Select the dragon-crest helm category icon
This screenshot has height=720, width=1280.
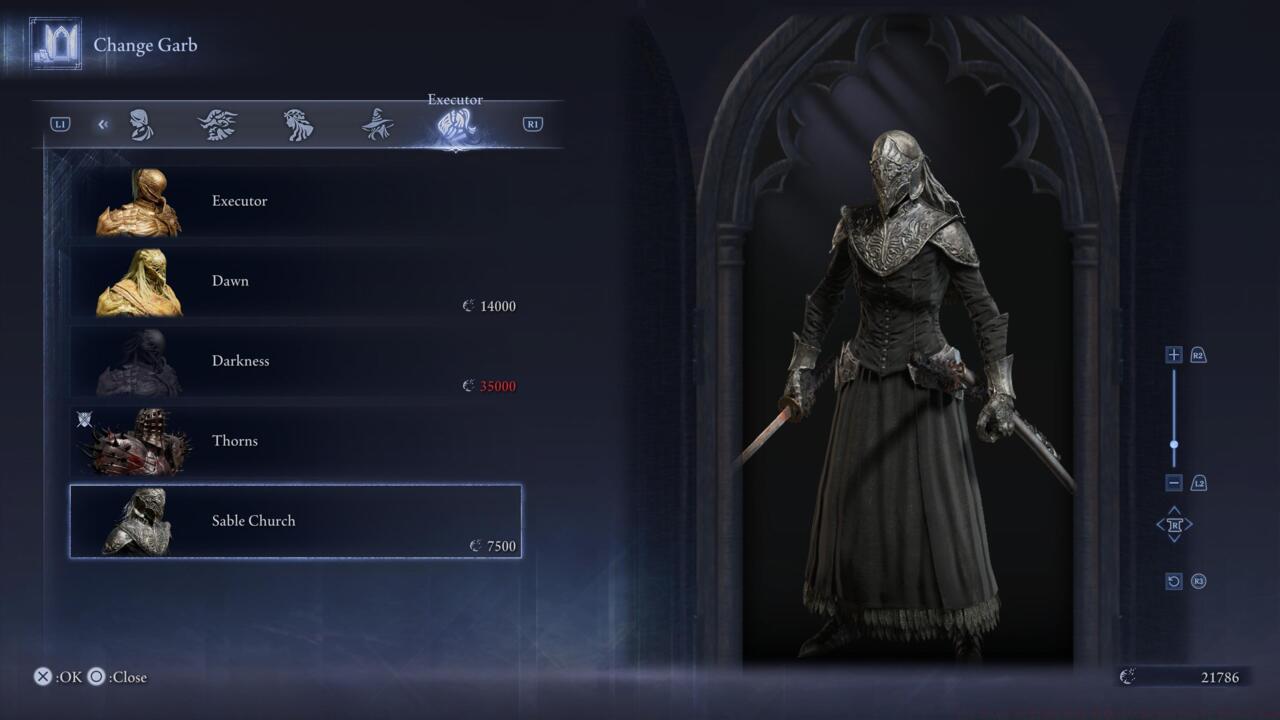click(x=219, y=123)
